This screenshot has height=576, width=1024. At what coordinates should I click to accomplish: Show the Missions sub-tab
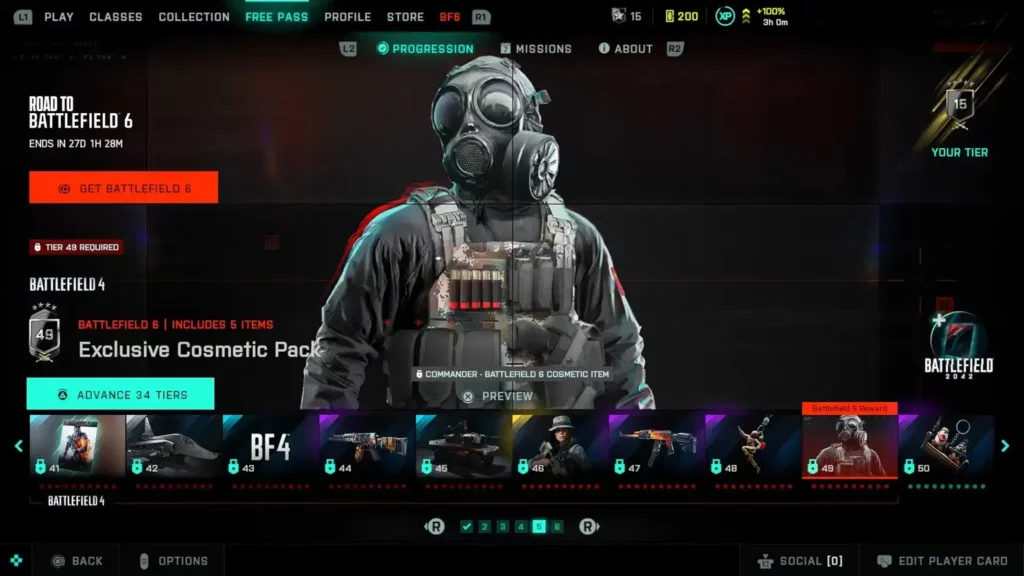click(536, 49)
